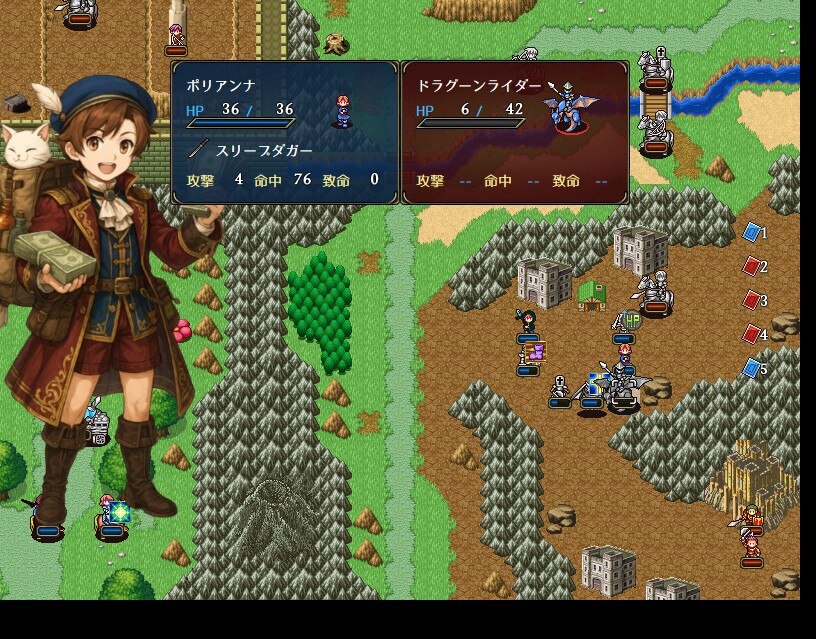Select the blue marker numbered 1
This screenshot has height=639, width=816.
click(752, 233)
